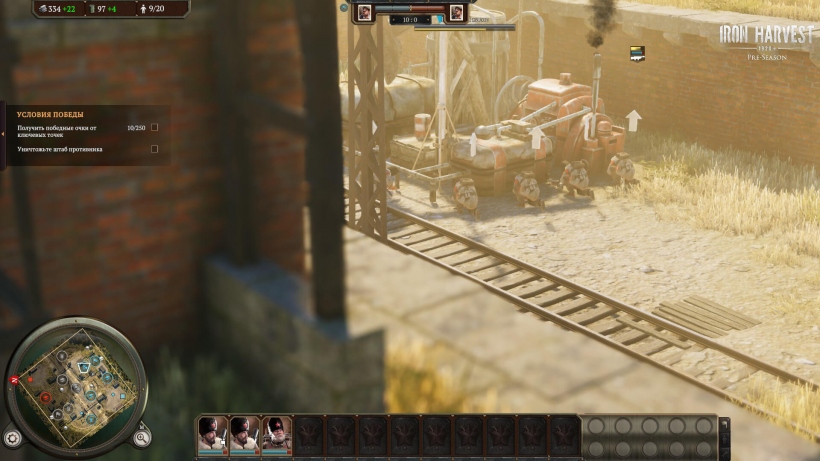Viewport: 820px width, 461px height.
Task: Select the second infantry squad portrait
Action: coord(244,433)
